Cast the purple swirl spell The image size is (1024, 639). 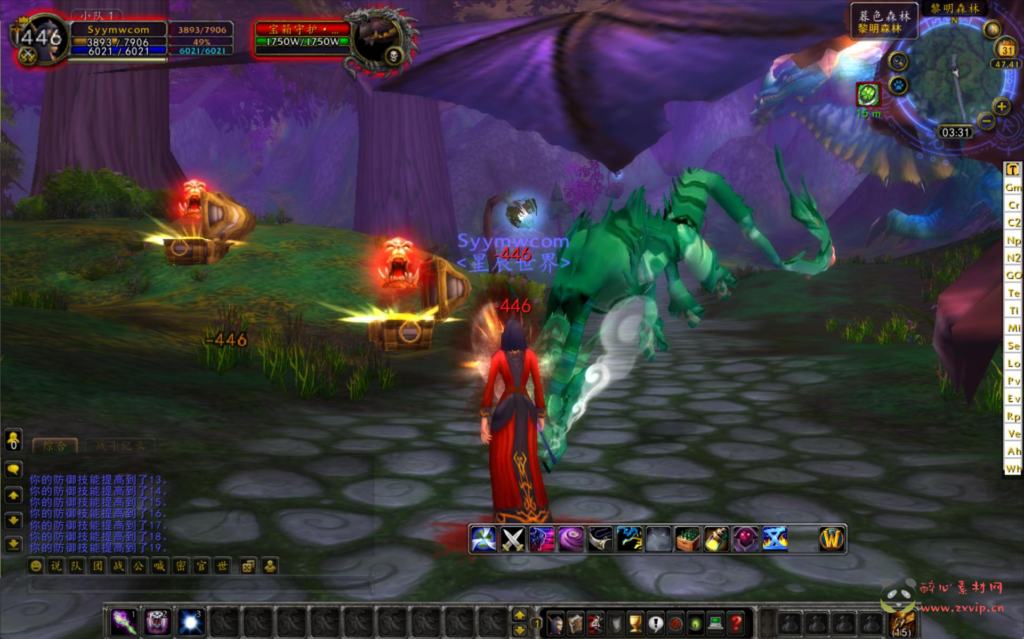point(571,539)
